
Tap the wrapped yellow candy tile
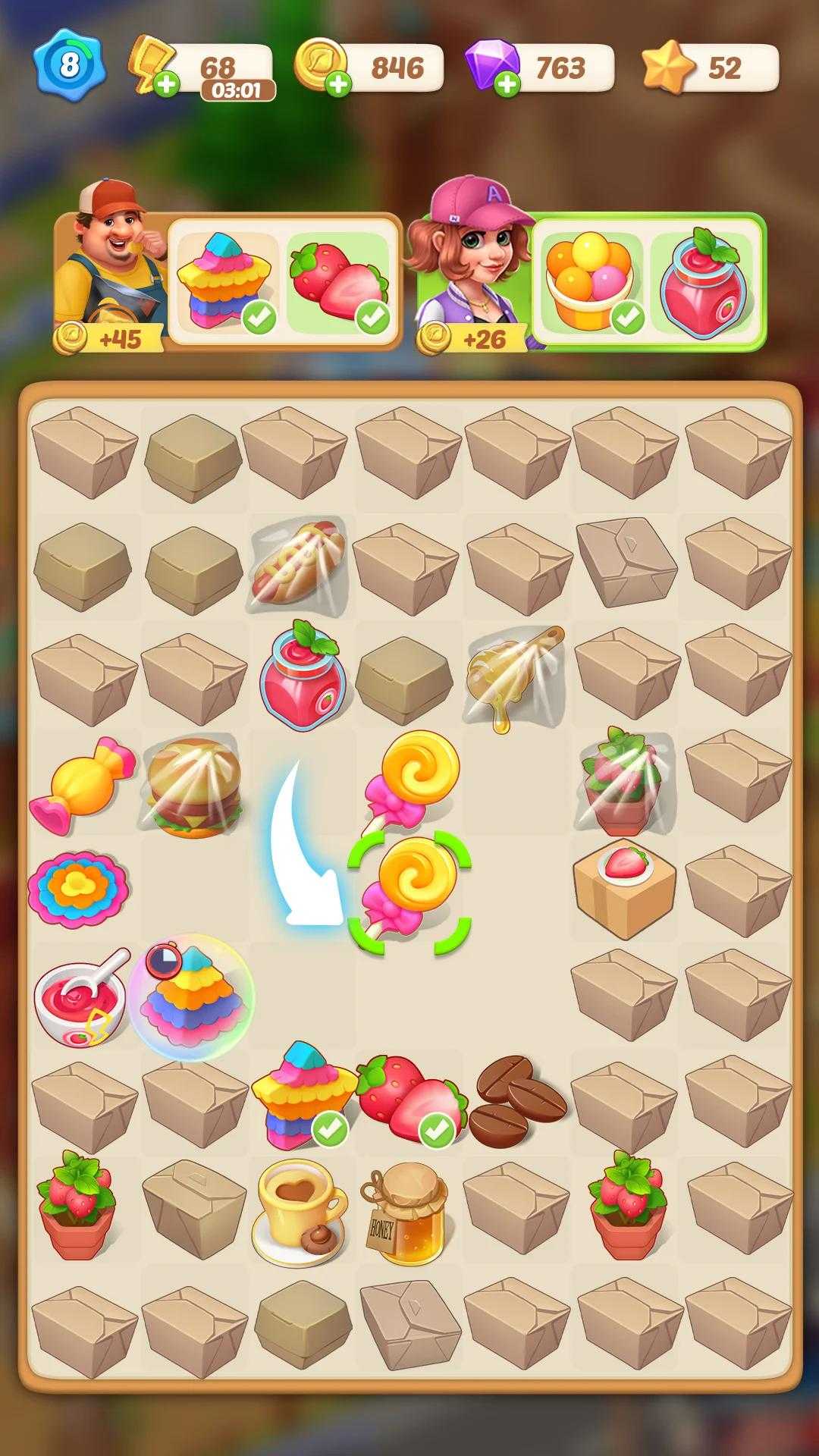(82, 785)
